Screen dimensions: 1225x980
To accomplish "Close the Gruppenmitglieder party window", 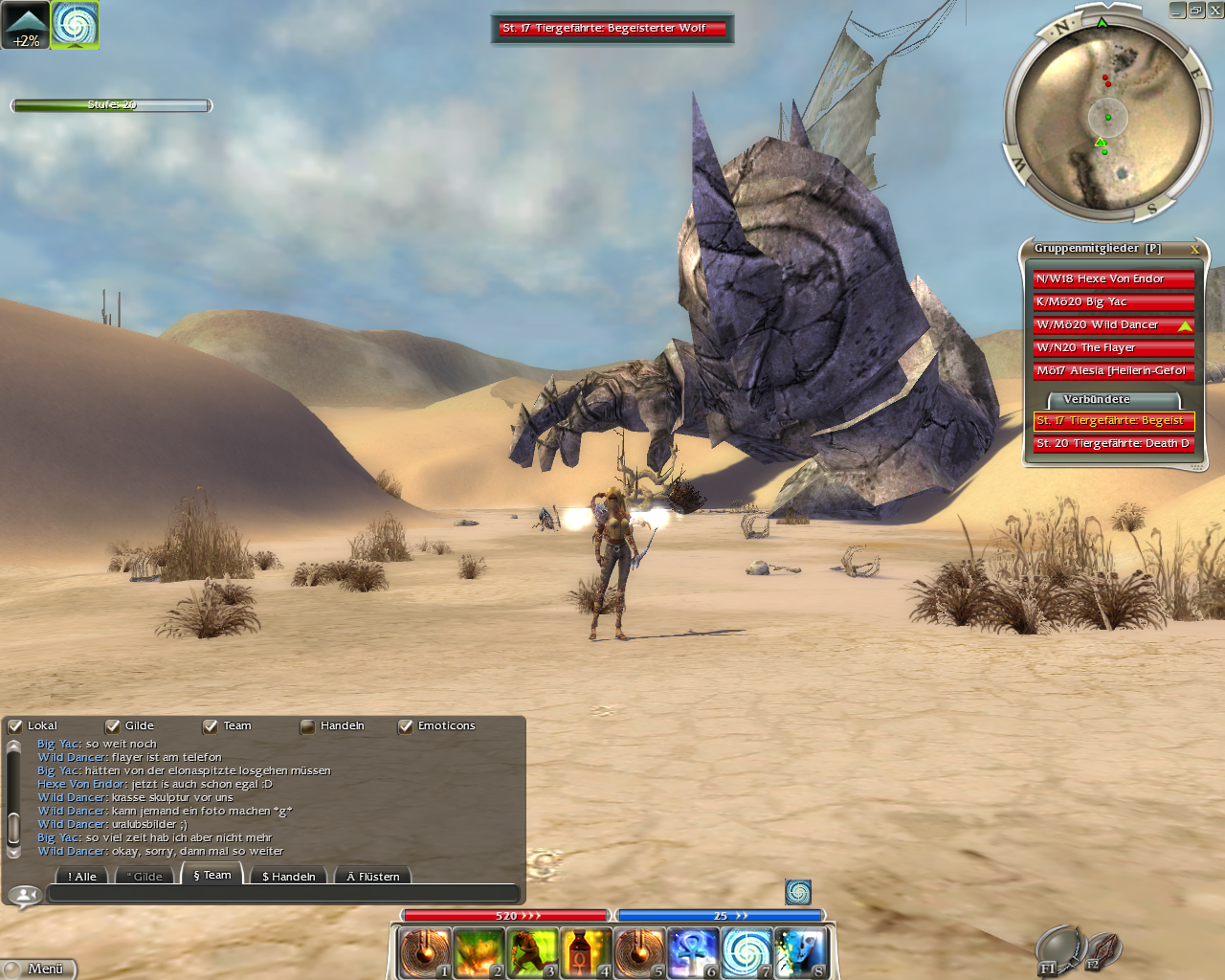I will [x=1194, y=249].
